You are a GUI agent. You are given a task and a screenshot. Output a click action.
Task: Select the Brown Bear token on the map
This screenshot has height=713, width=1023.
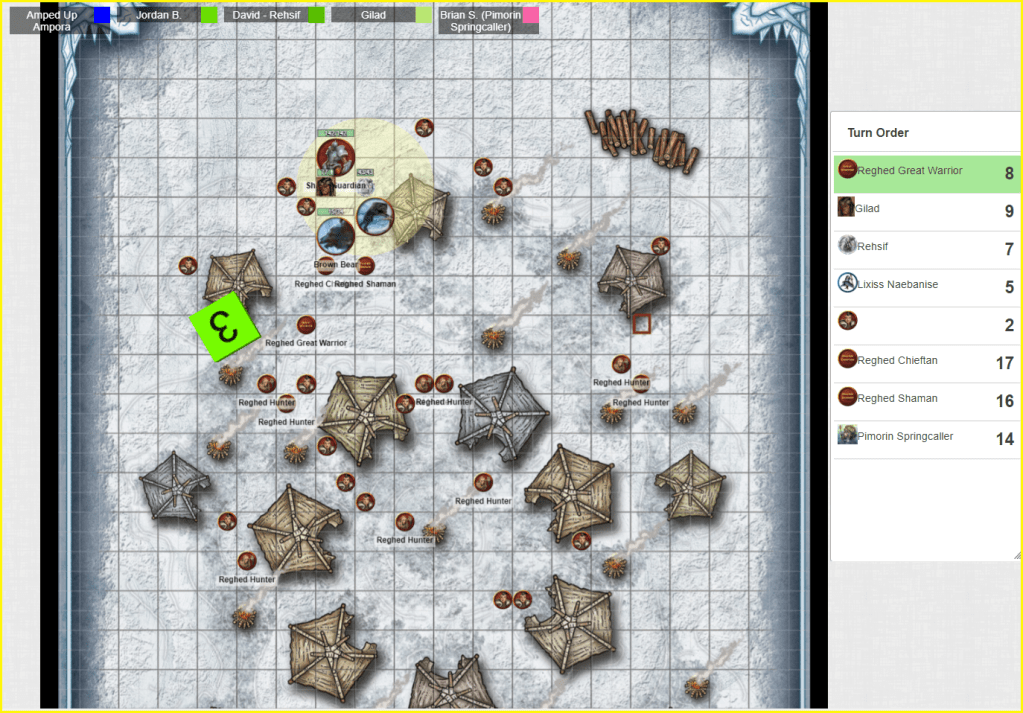coord(335,237)
